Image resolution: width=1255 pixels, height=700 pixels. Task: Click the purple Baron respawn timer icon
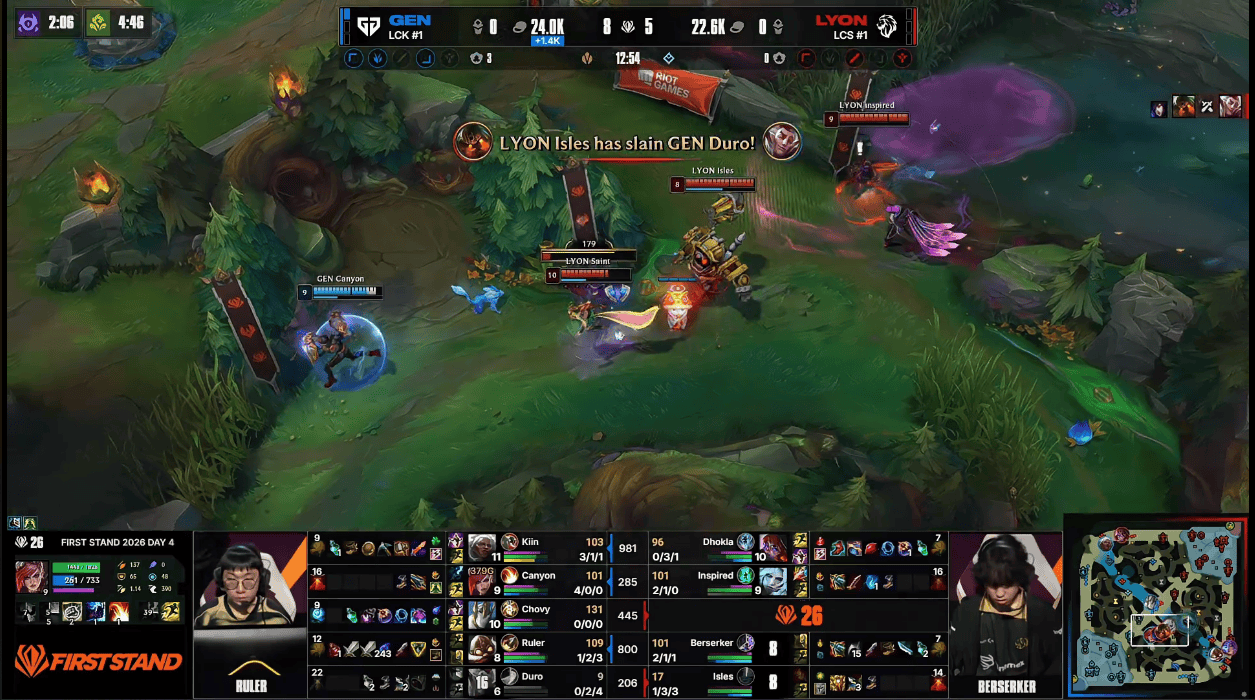click(30, 22)
